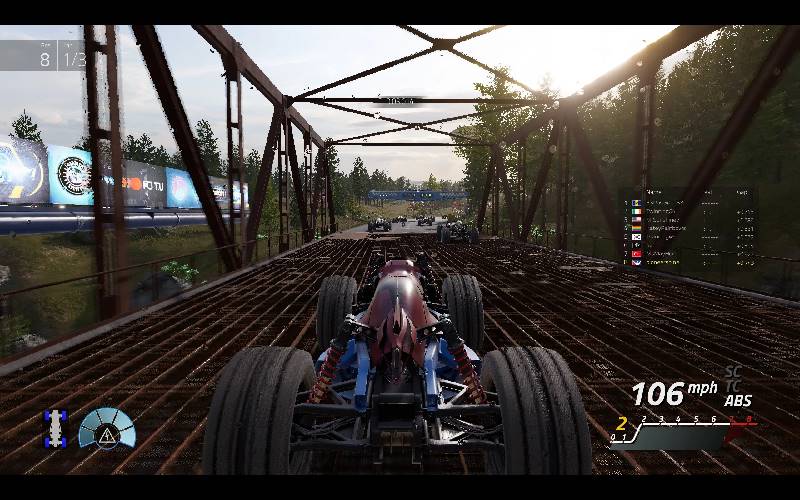
Task: Click the car damage status icon
Action: 55,428
